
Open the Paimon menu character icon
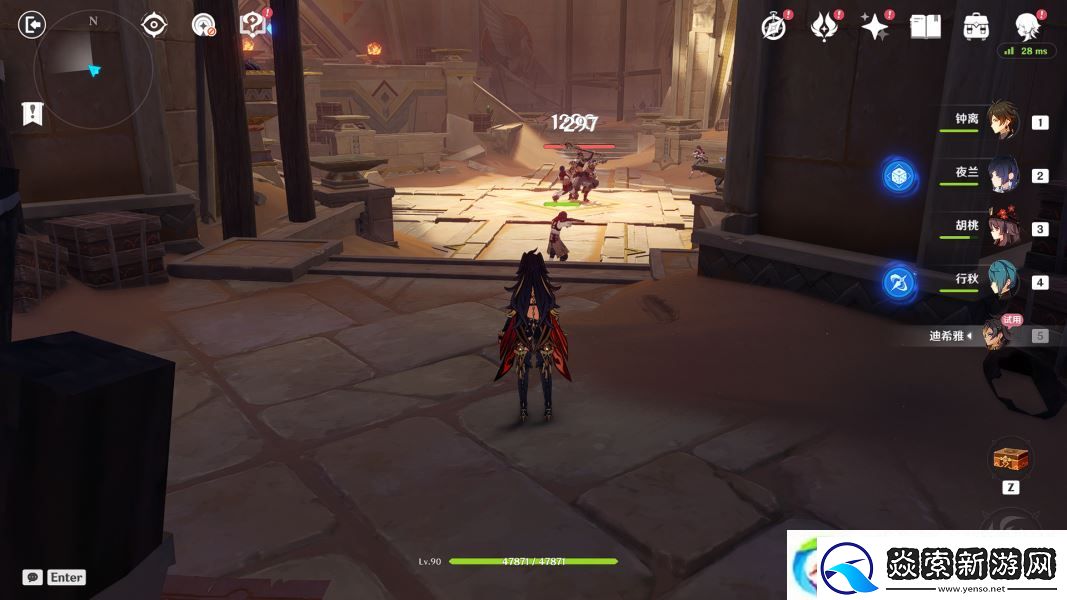(x=1027, y=25)
